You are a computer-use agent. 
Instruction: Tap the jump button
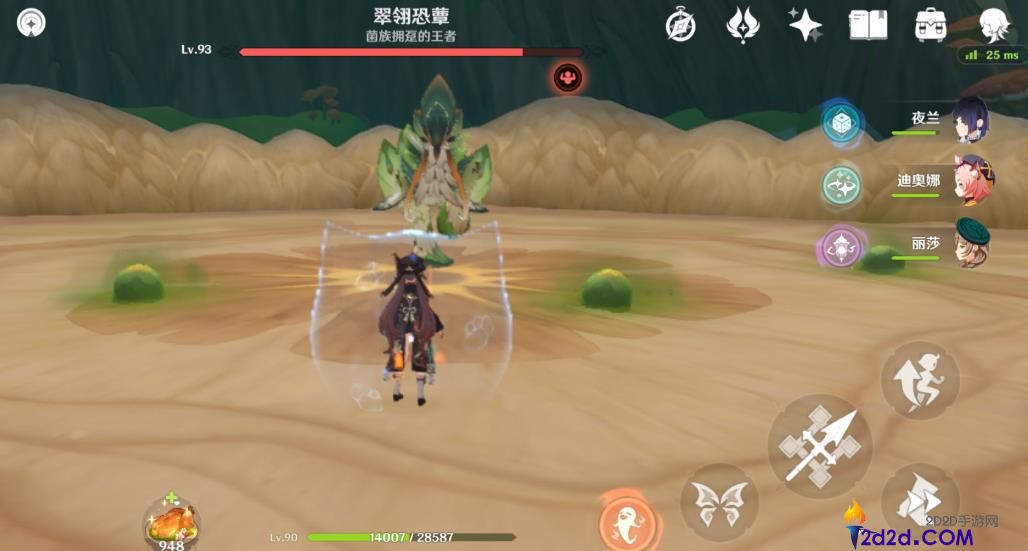[x=920, y=380]
